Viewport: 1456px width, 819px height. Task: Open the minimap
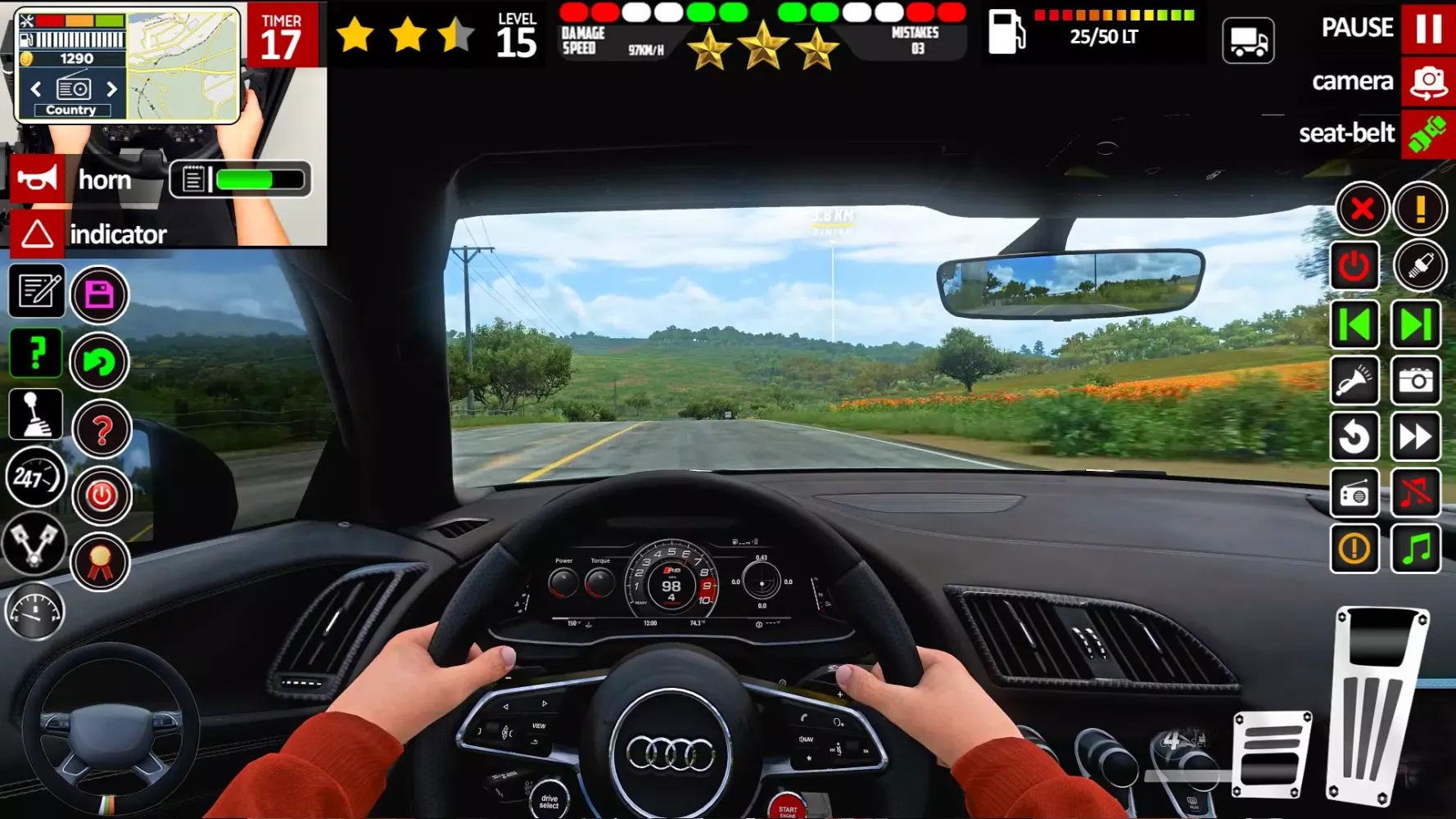coord(183,66)
